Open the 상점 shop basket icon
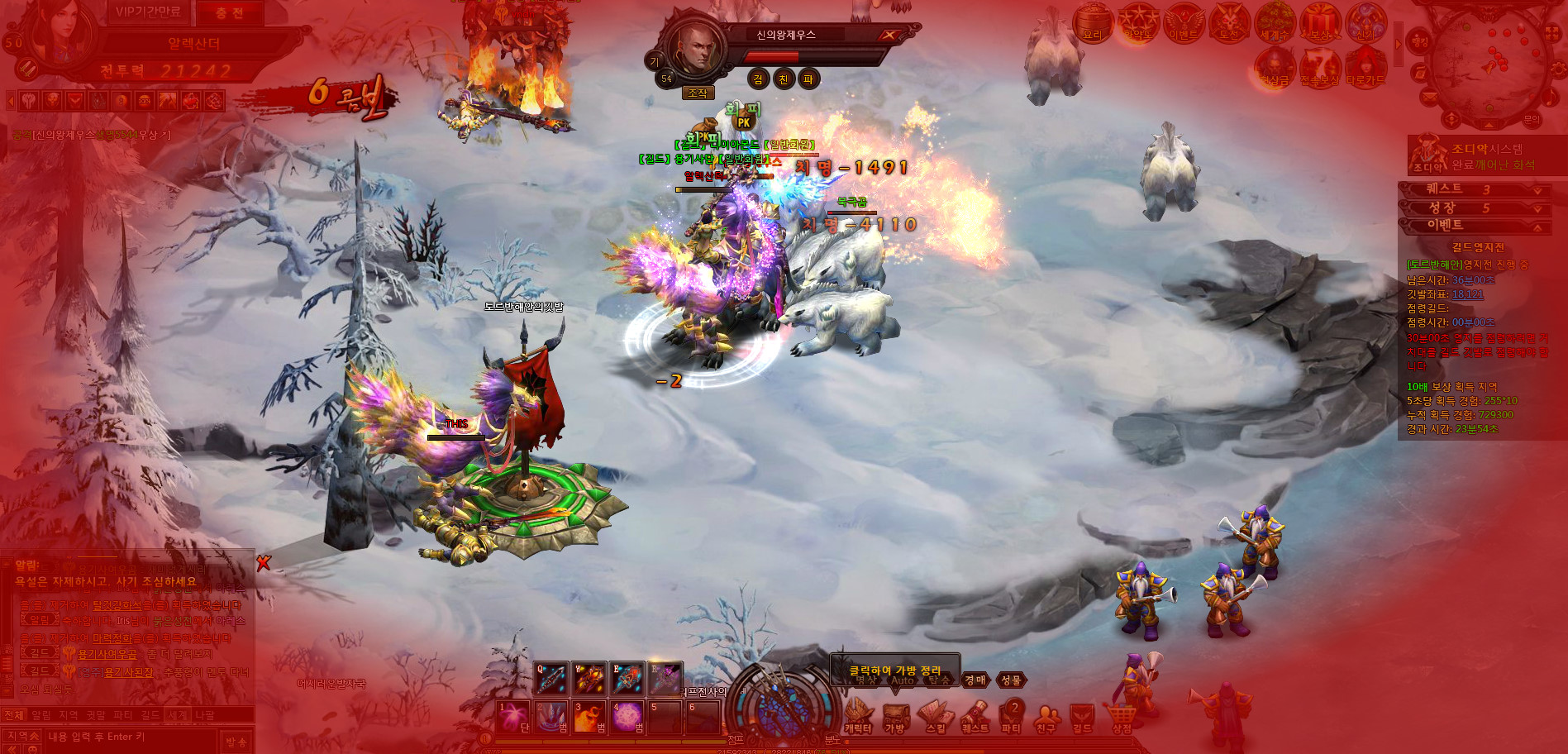This screenshot has height=754, width=1568. (x=1122, y=715)
